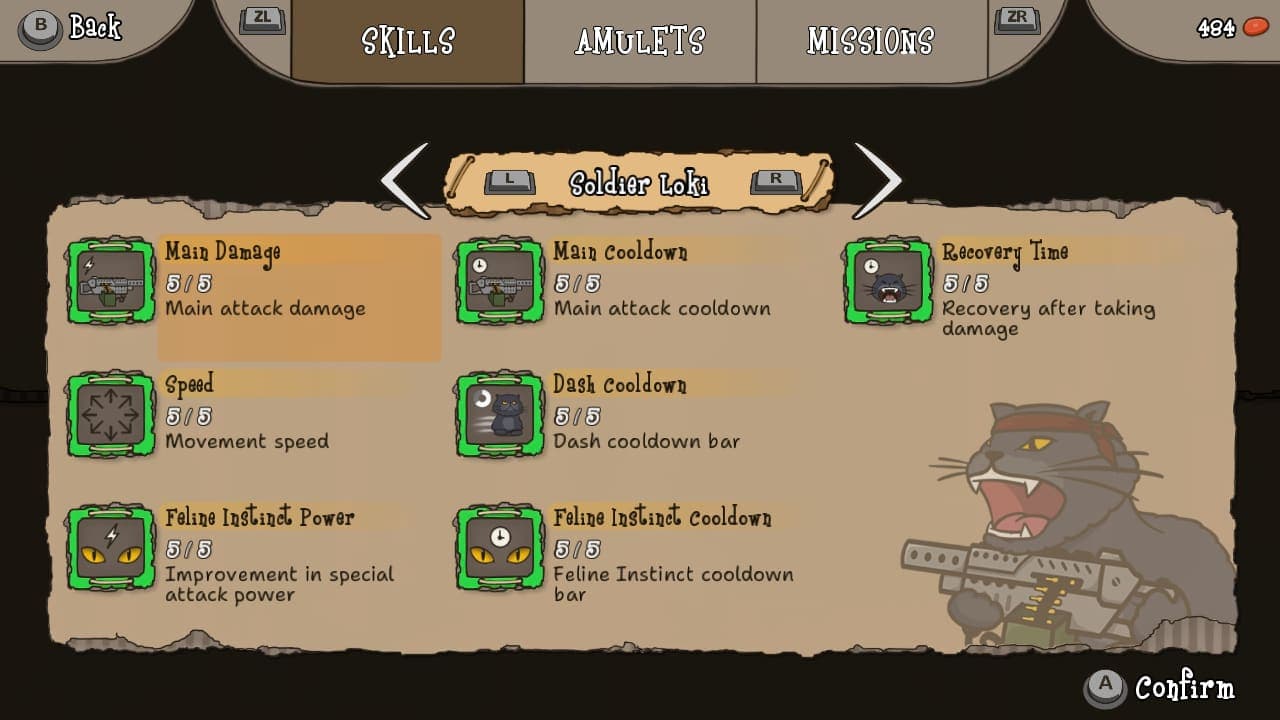Screen dimensions: 1280x720
Task: Select the Main Damage skill icon
Action: coord(110,283)
